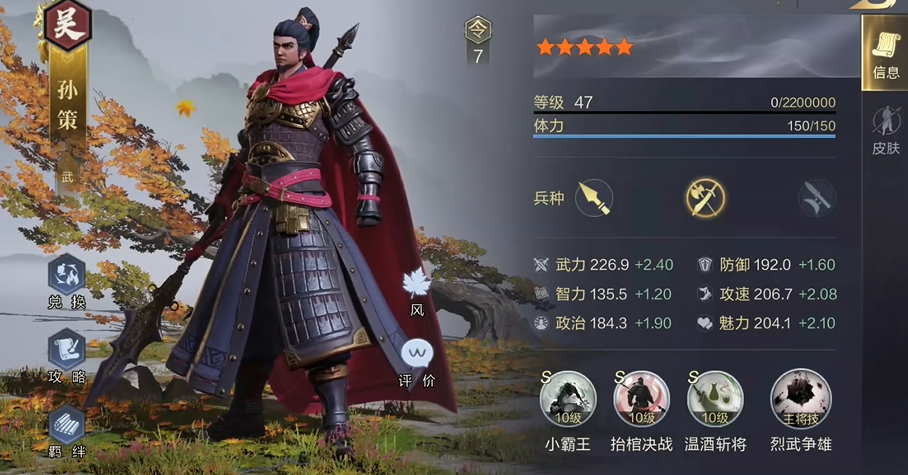Screen dimensions: 908x475
Task: Choose the dimmed third troop type icon
Action: pos(816,198)
